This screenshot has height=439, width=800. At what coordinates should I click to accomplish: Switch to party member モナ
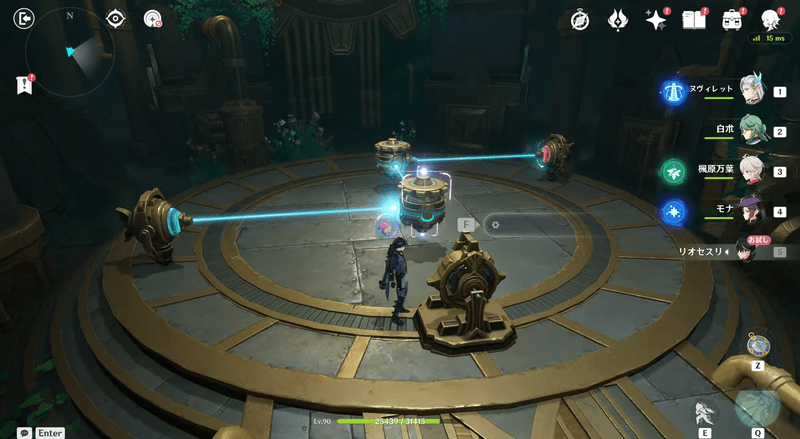[x=751, y=211]
